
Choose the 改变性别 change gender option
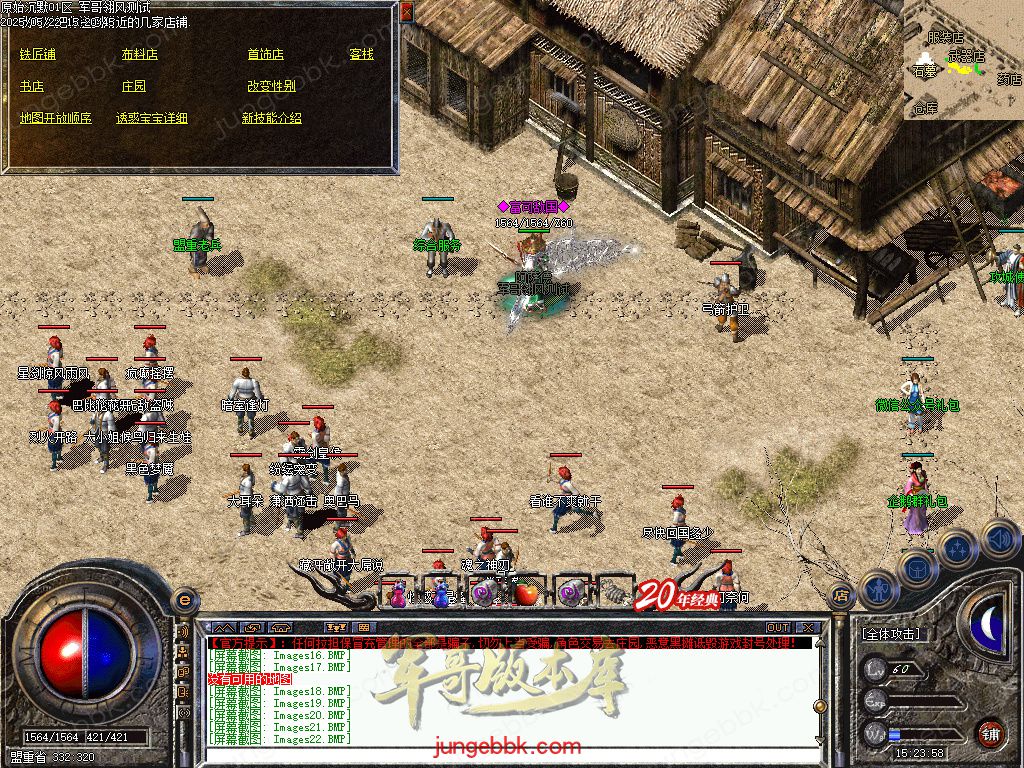[271, 86]
